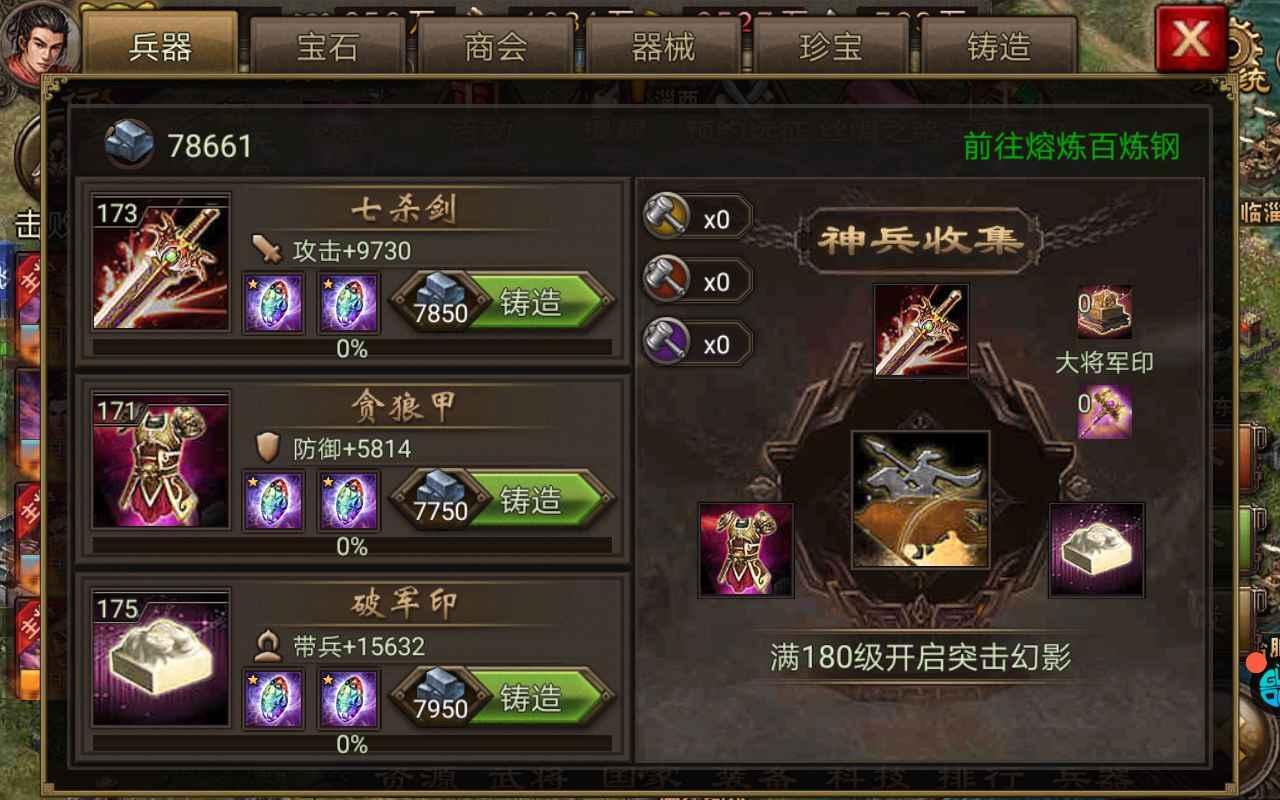Click the first gem socket under 七杀剑

coord(272,305)
